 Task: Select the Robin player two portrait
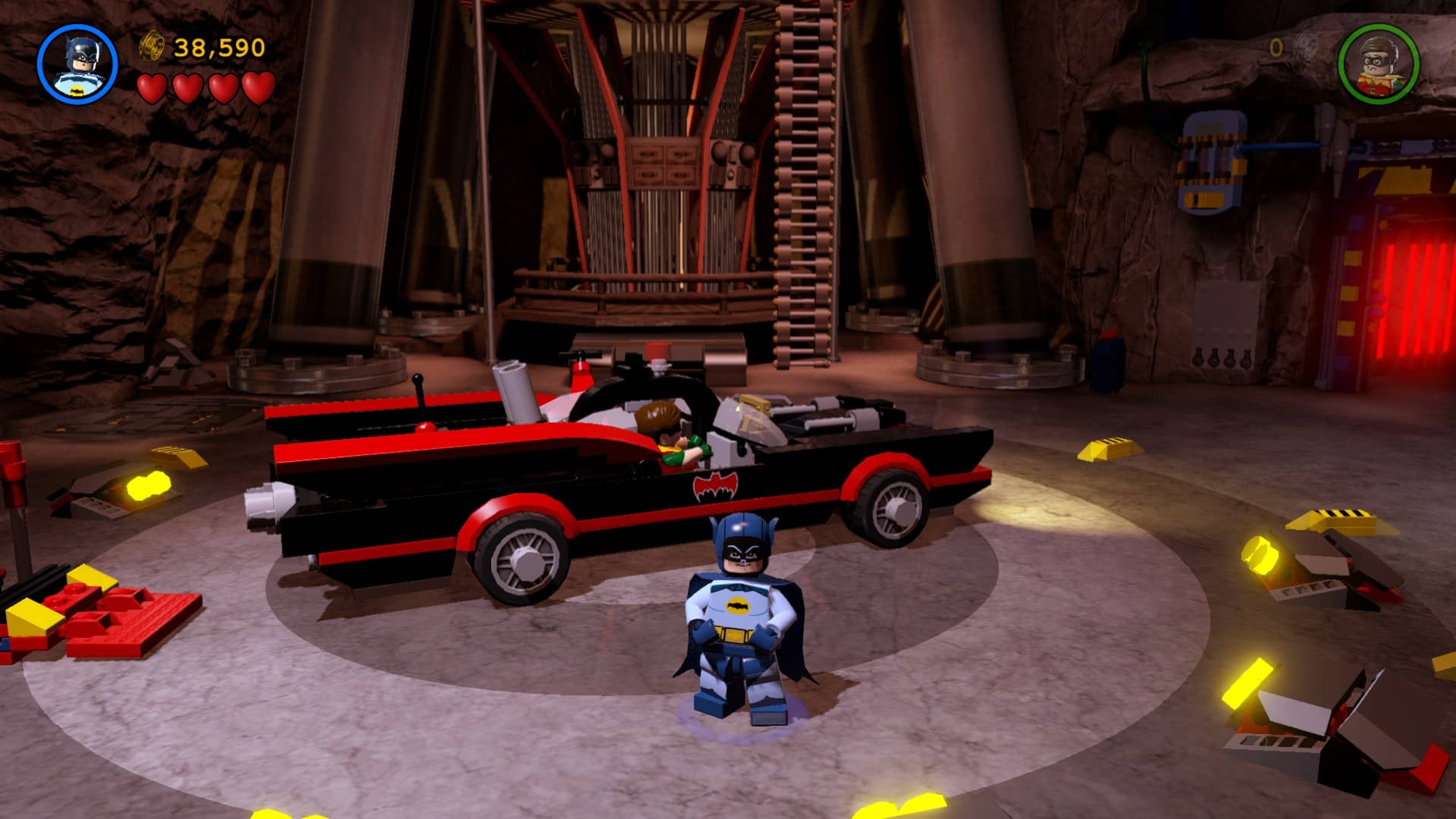click(1378, 64)
